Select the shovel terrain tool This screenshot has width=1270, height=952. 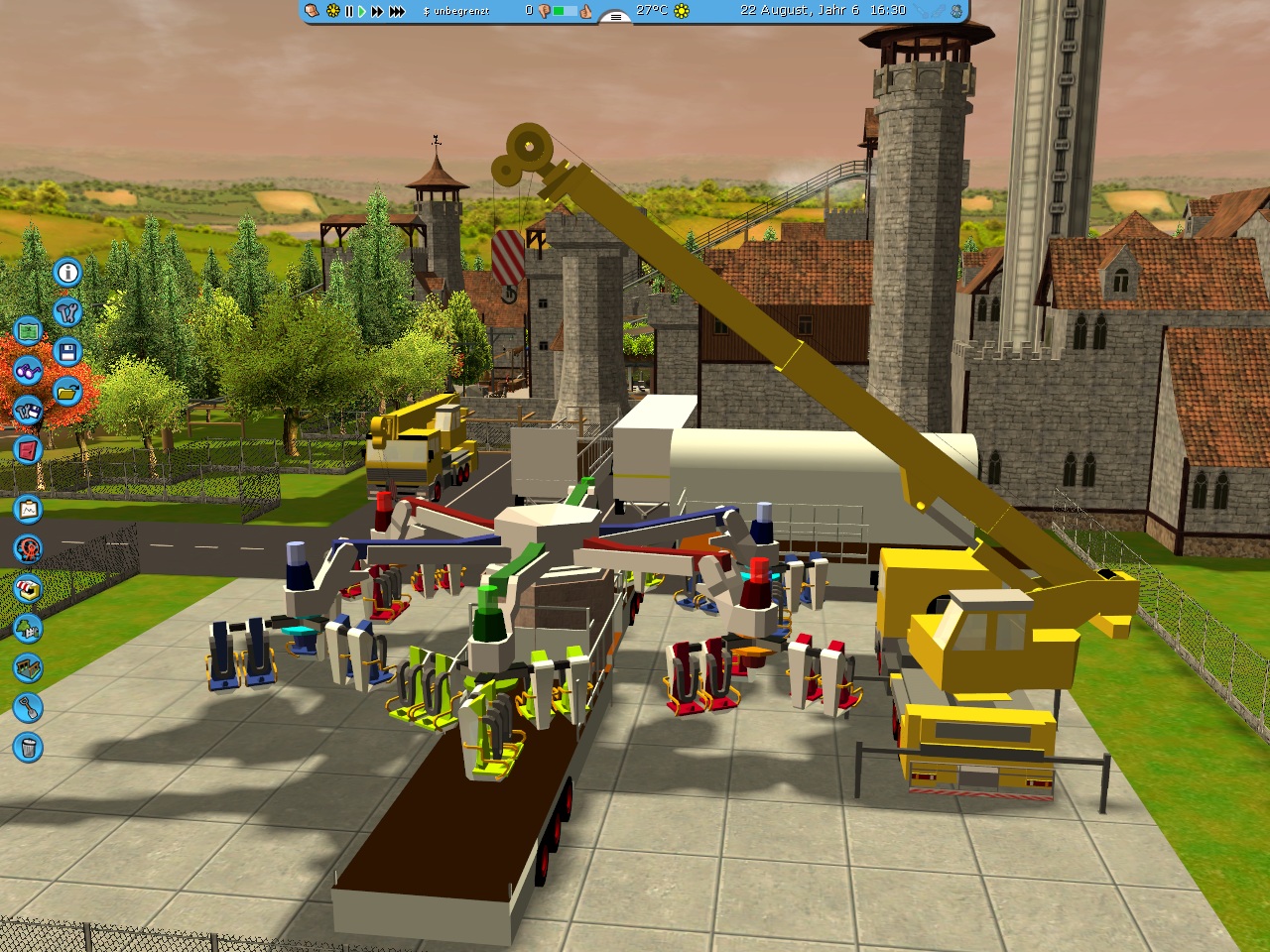pyautogui.click(x=28, y=707)
